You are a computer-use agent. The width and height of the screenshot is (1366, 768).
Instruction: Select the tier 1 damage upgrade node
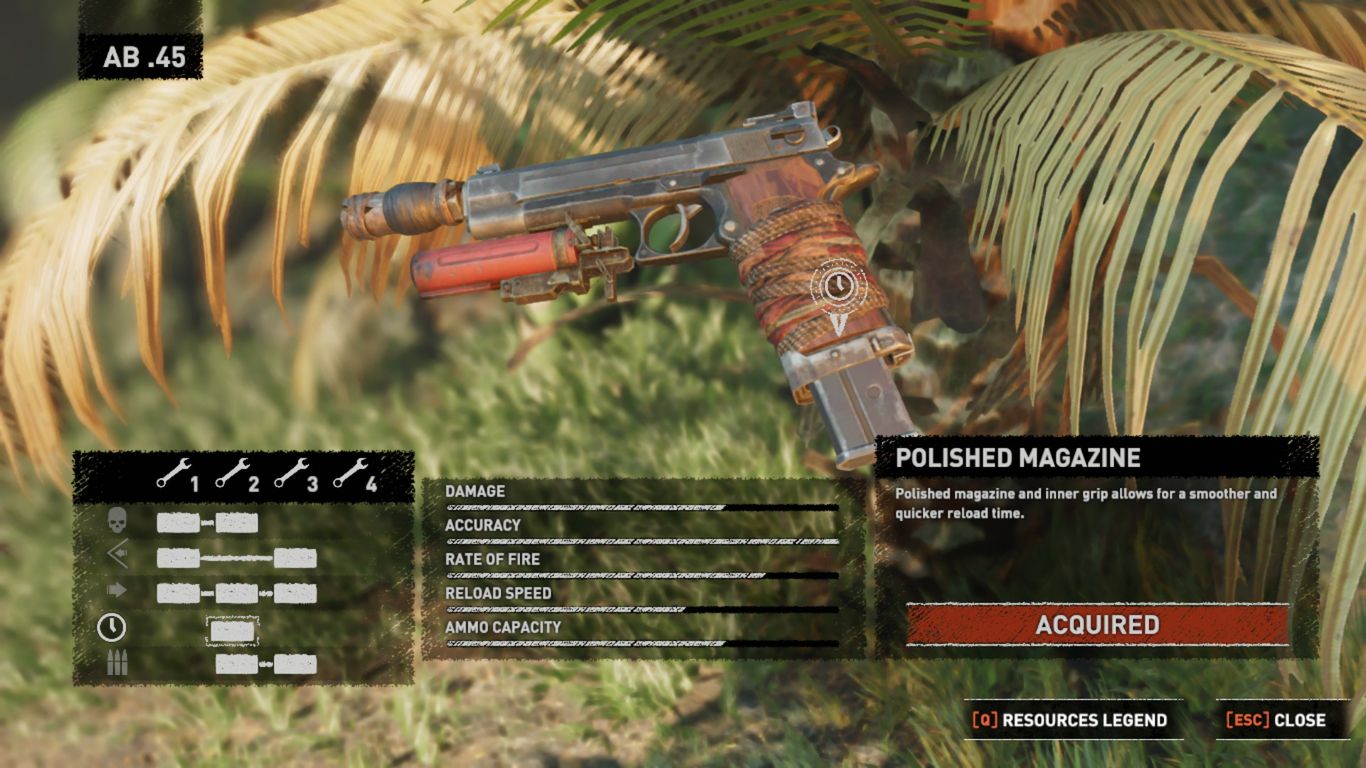point(178,523)
